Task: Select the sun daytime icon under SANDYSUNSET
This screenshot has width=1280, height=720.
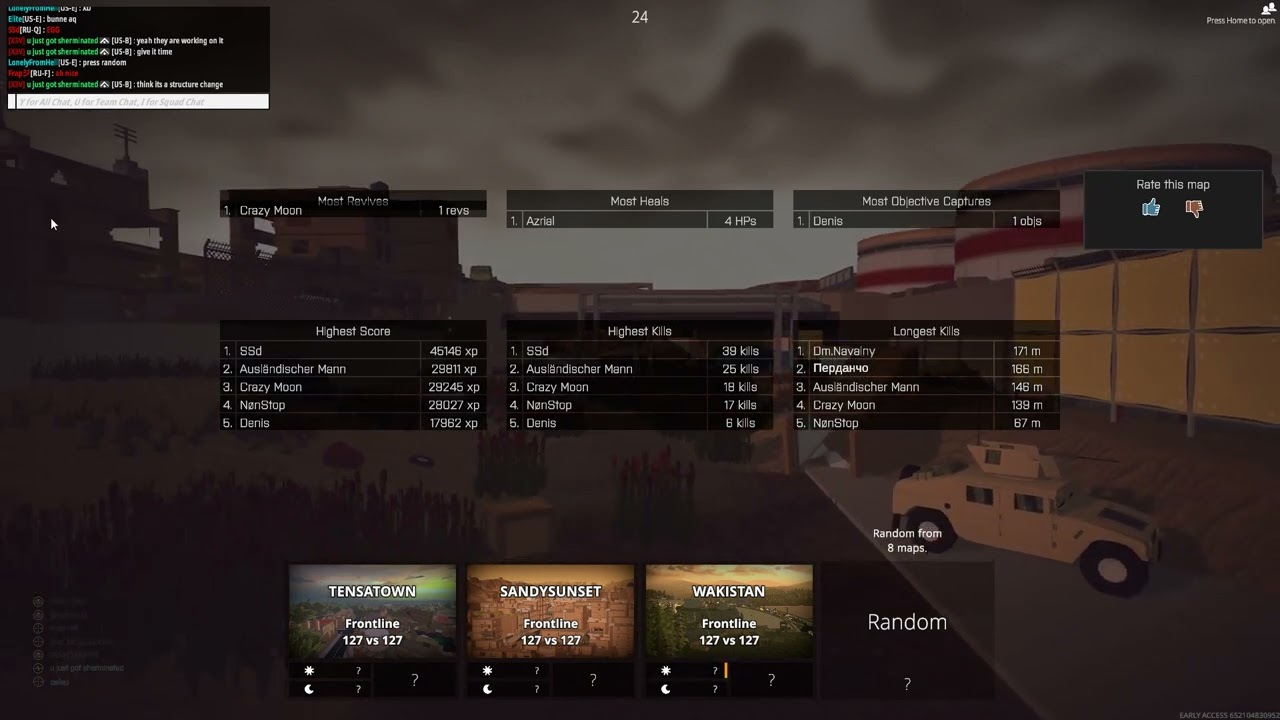Action: click(488, 671)
